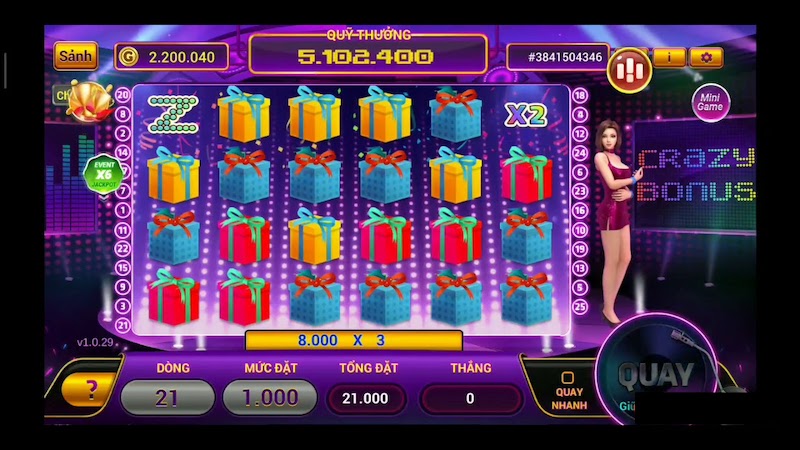Show the info "i" button
The image size is (800, 450).
[669, 57]
